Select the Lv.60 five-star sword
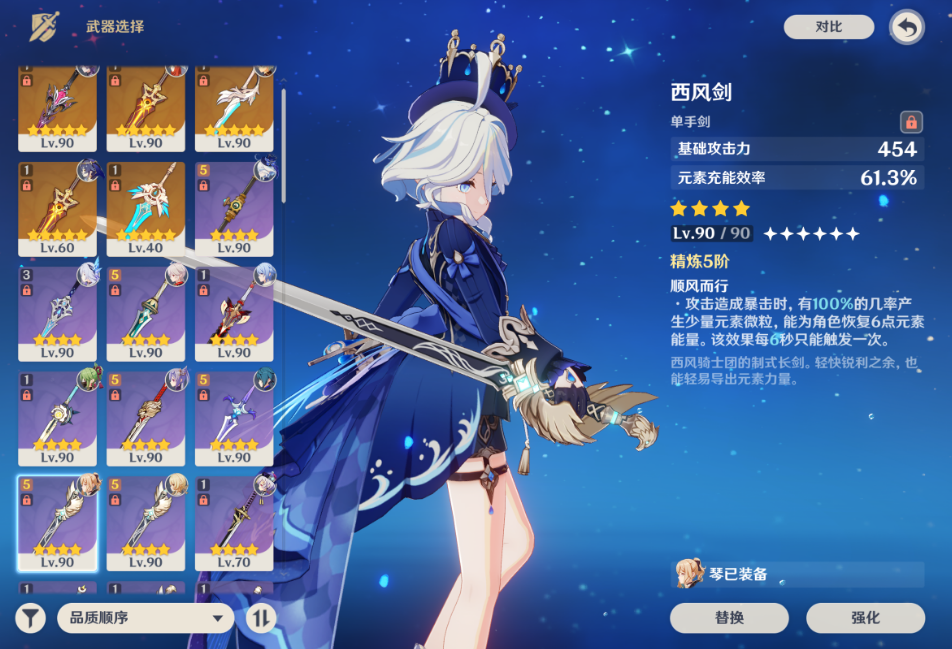Viewport: 952px width, 649px height. click(58, 207)
